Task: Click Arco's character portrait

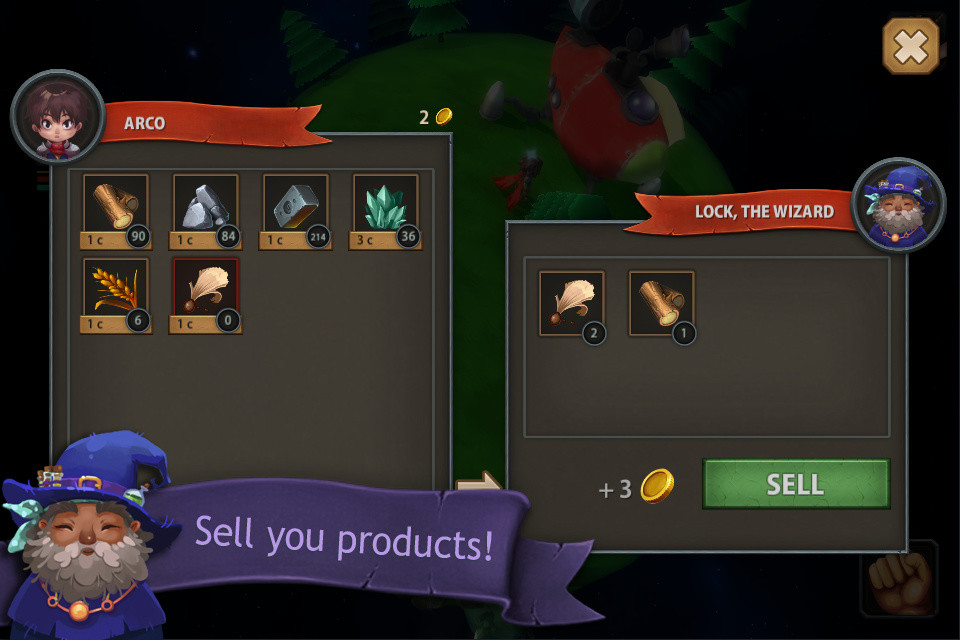Action: click(x=58, y=117)
